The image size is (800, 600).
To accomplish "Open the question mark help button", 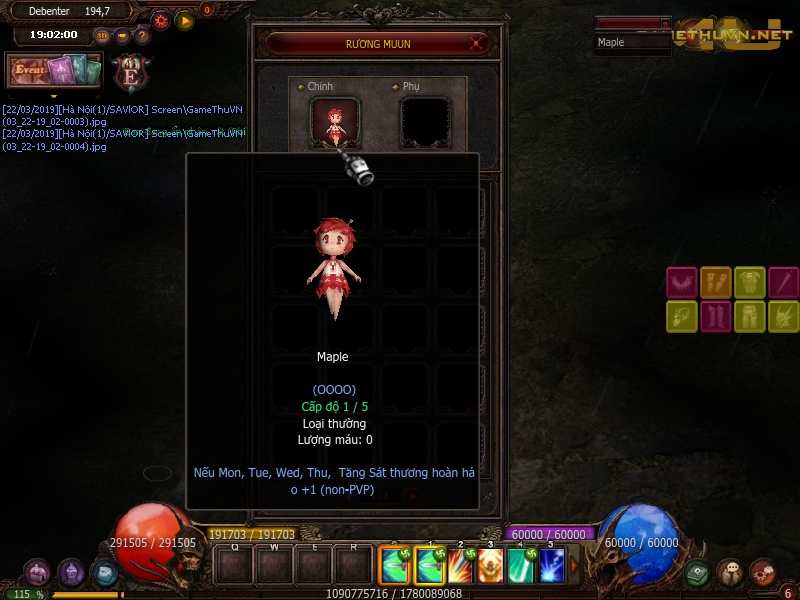I will [142, 36].
